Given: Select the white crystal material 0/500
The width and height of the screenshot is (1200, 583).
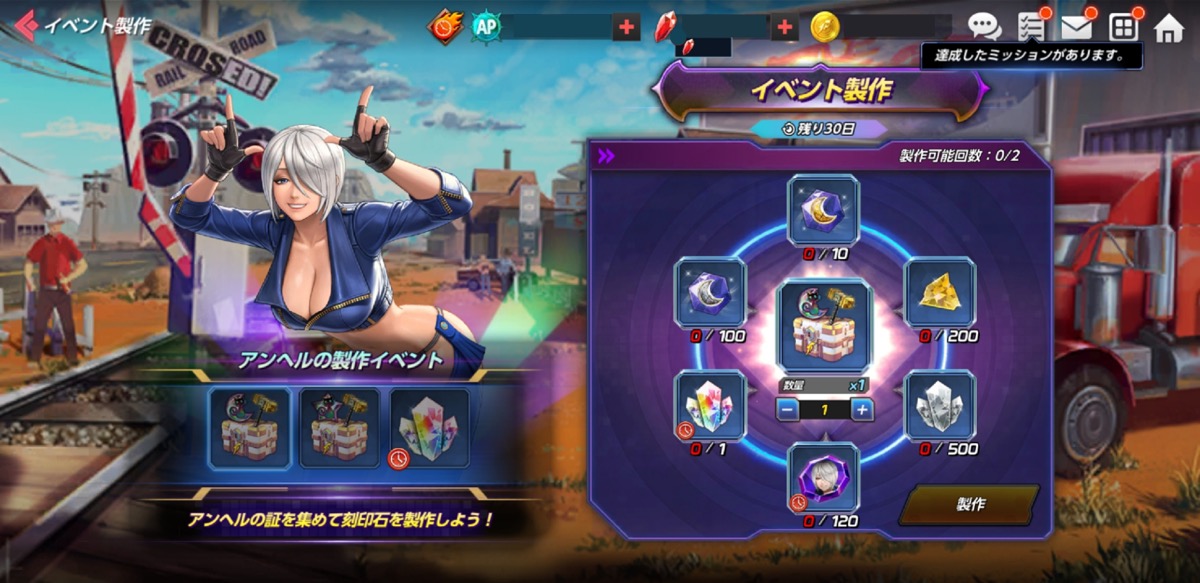Looking at the screenshot, I should click(x=939, y=405).
